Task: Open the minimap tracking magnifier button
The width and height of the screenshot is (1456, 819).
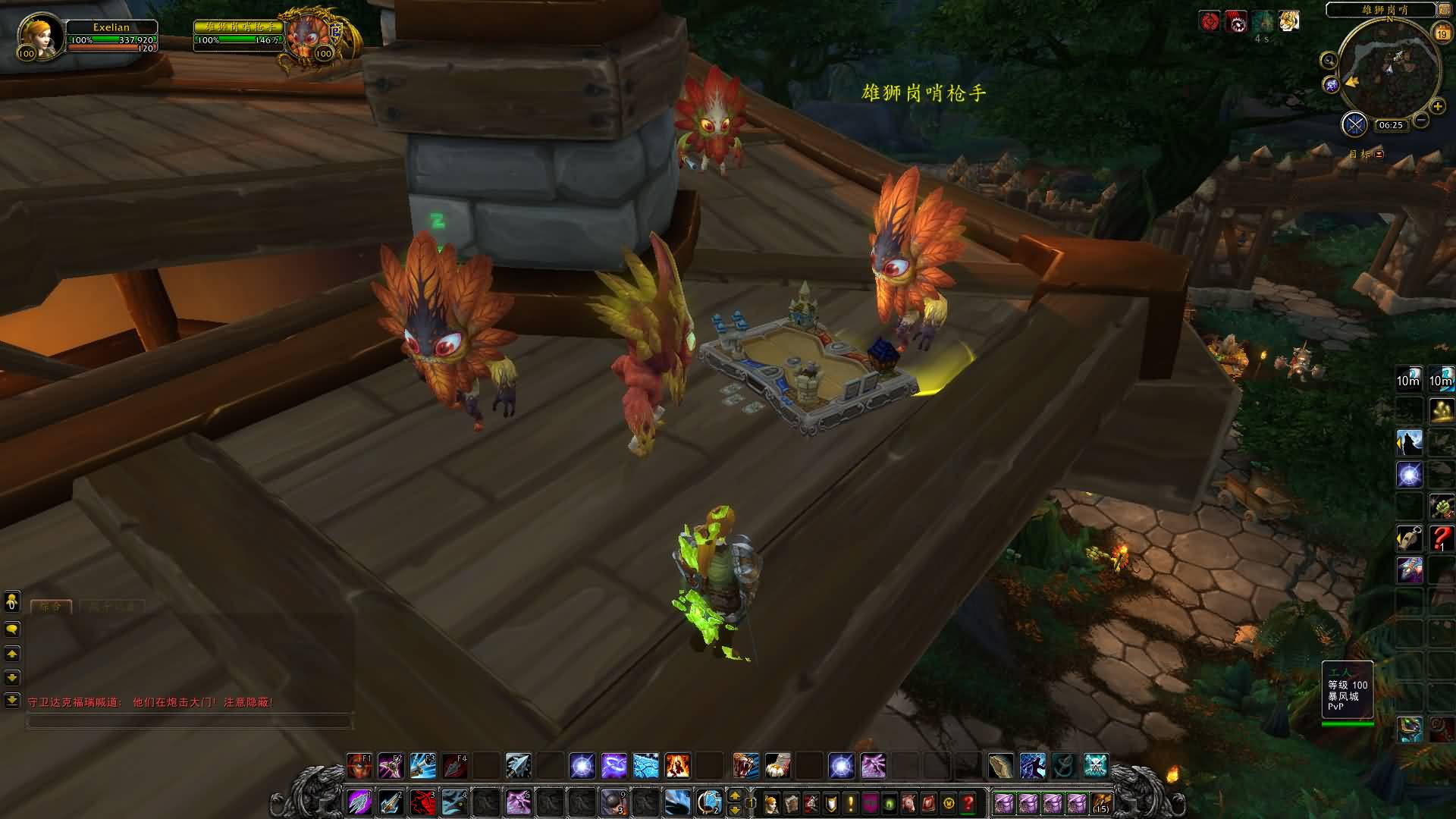Action: pyautogui.click(x=1329, y=61)
